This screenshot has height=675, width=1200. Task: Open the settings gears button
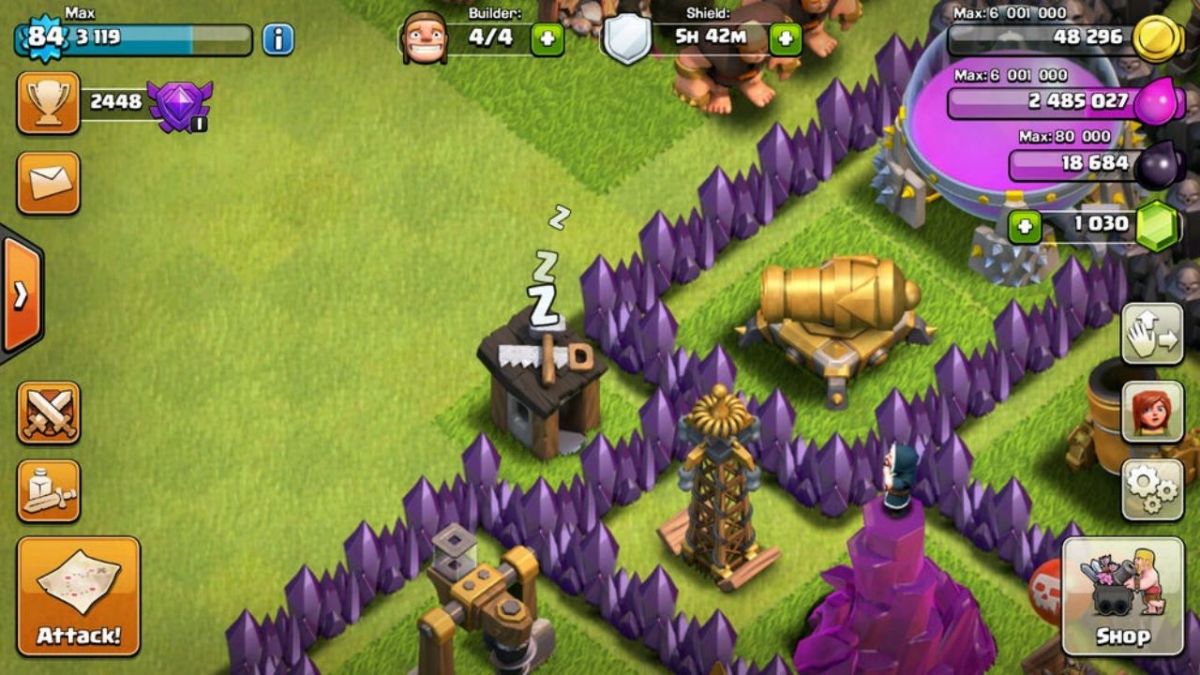1152,489
